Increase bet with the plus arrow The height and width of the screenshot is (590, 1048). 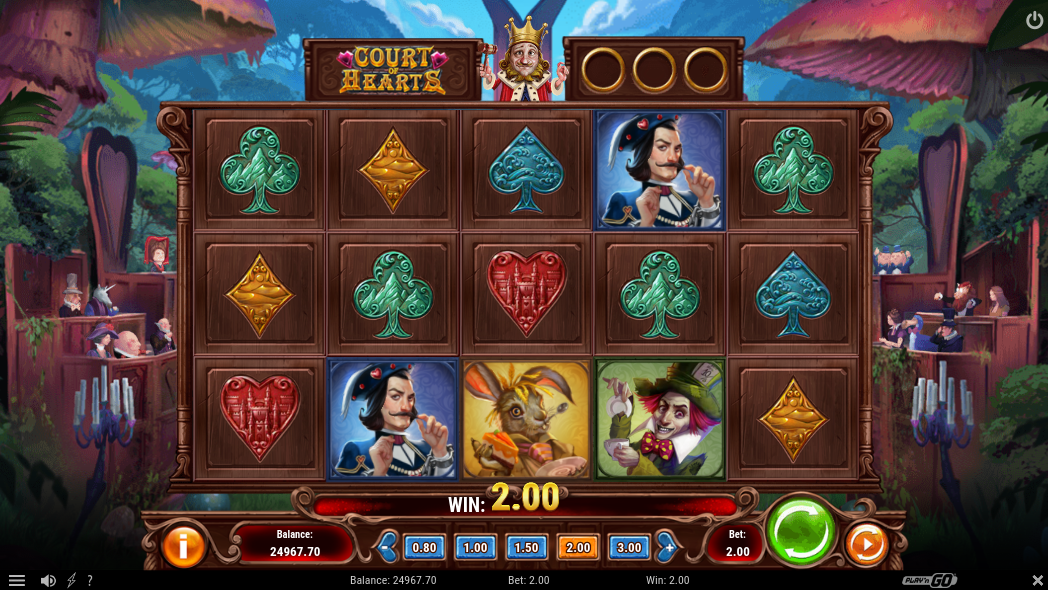point(666,547)
